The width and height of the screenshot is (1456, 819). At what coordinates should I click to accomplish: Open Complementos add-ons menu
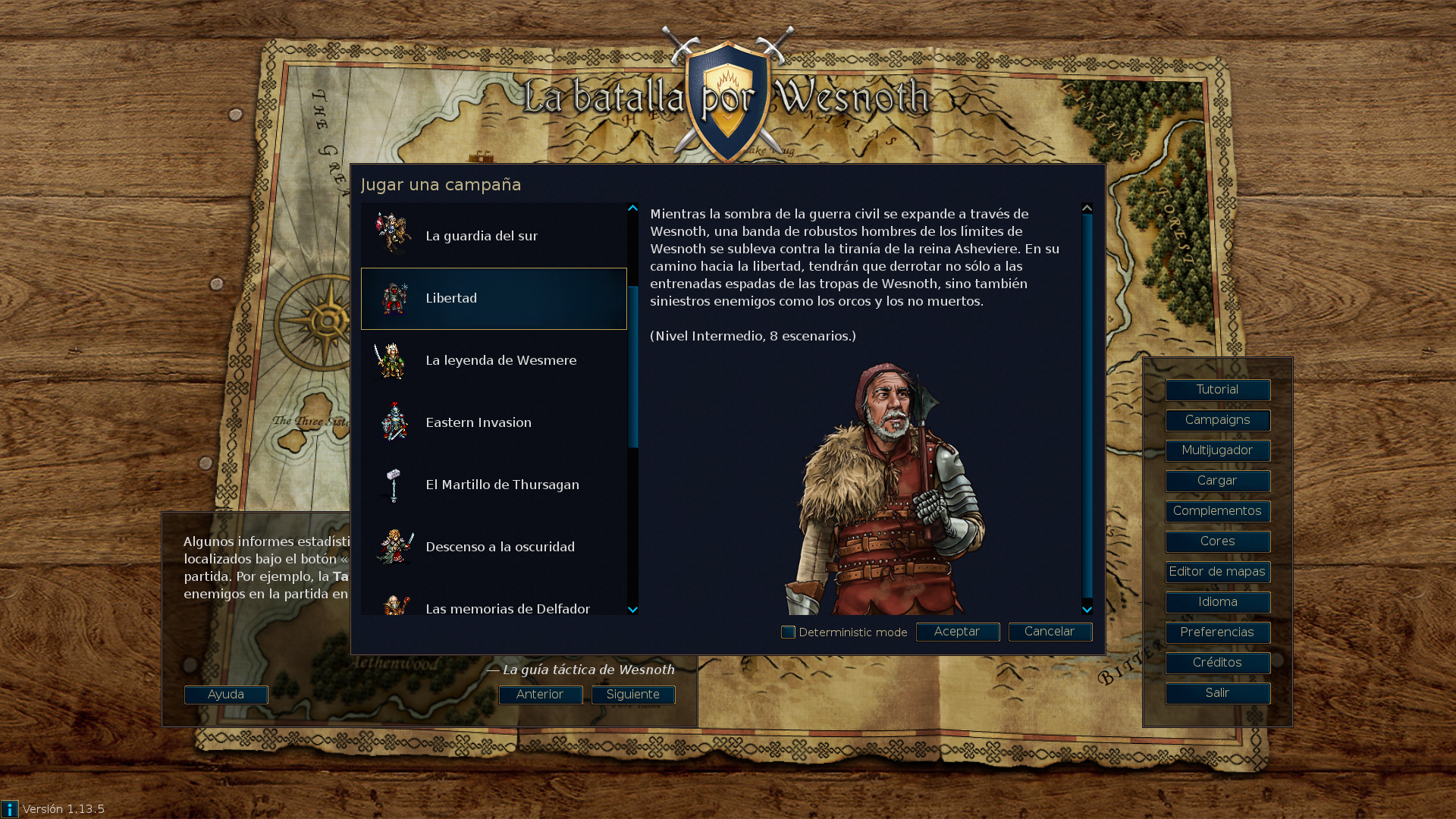point(1217,511)
